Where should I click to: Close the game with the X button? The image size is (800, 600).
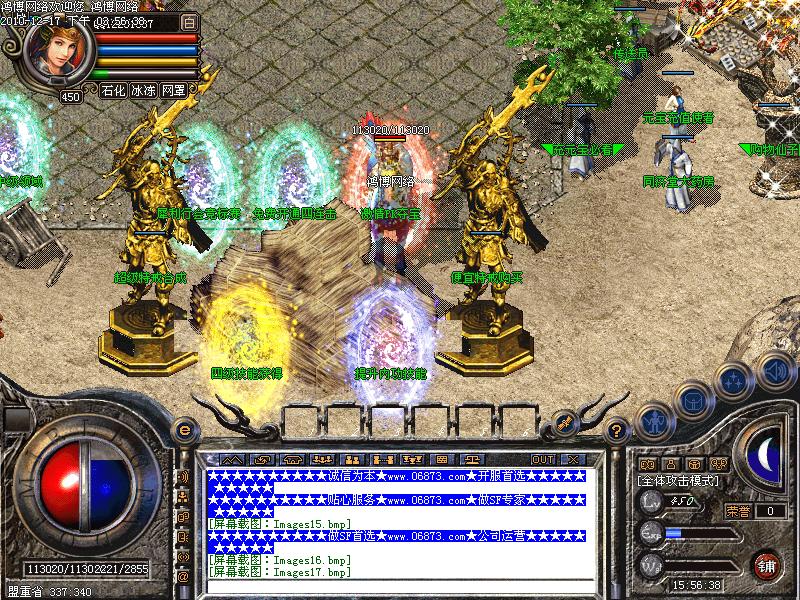pyautogui.click(x=572, y=458)
